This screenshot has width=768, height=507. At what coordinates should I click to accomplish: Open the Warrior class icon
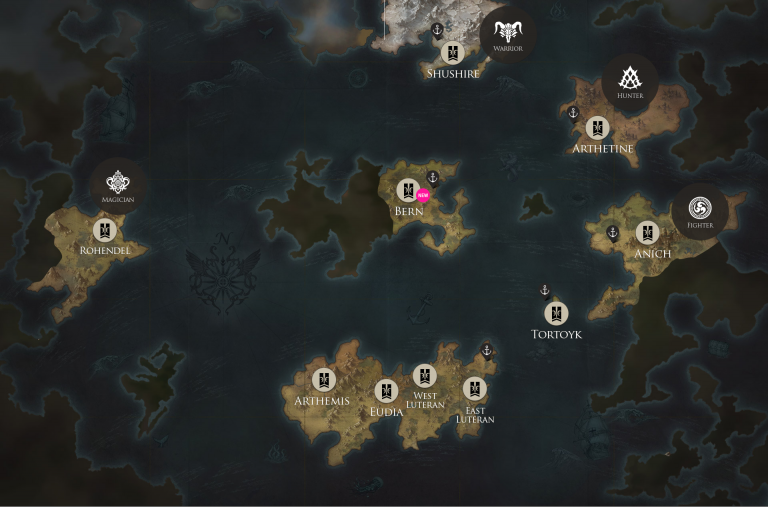coord(507,35)
